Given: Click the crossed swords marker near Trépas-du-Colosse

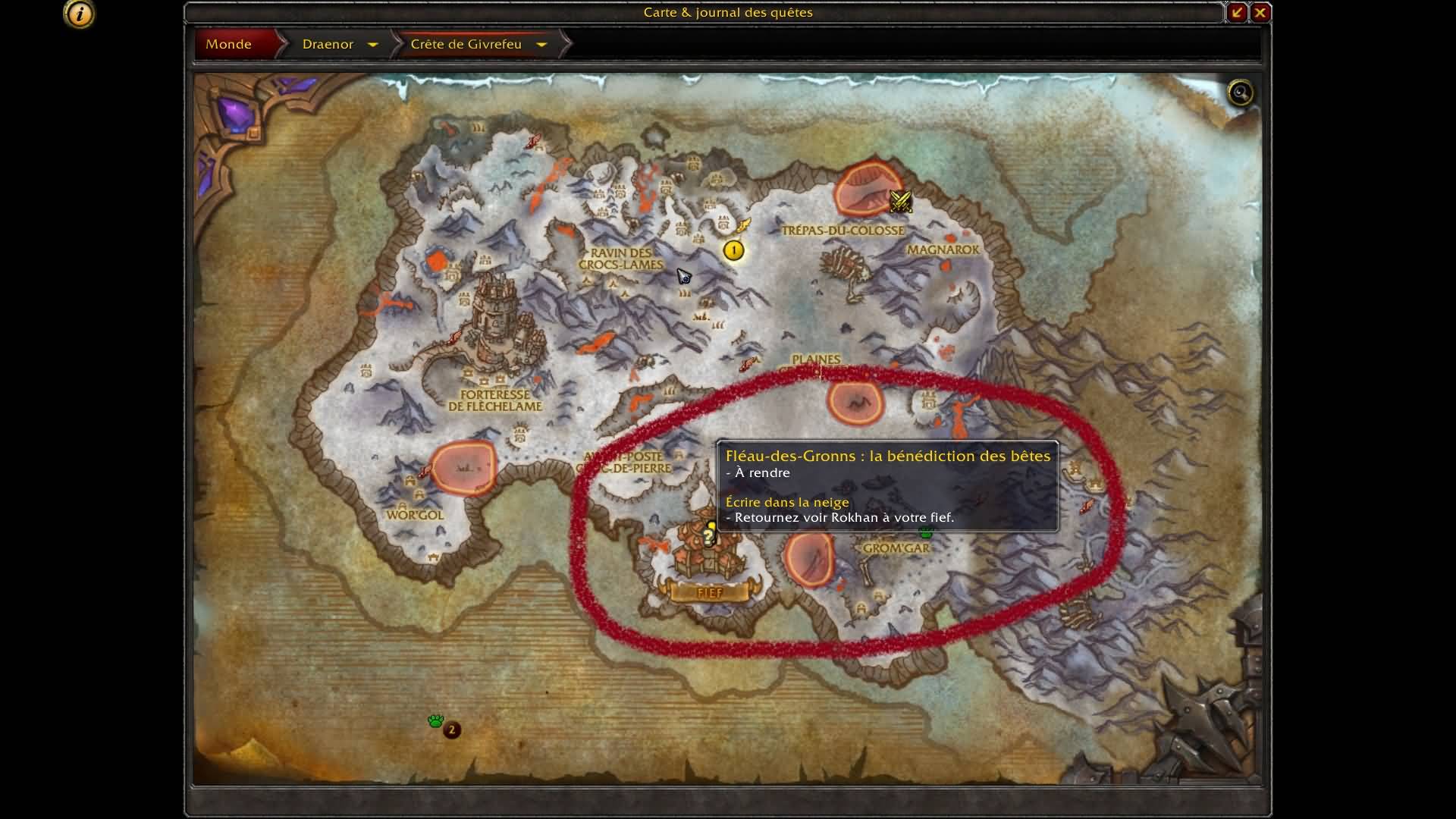Looking at the screenshot, I should (900, 201).
